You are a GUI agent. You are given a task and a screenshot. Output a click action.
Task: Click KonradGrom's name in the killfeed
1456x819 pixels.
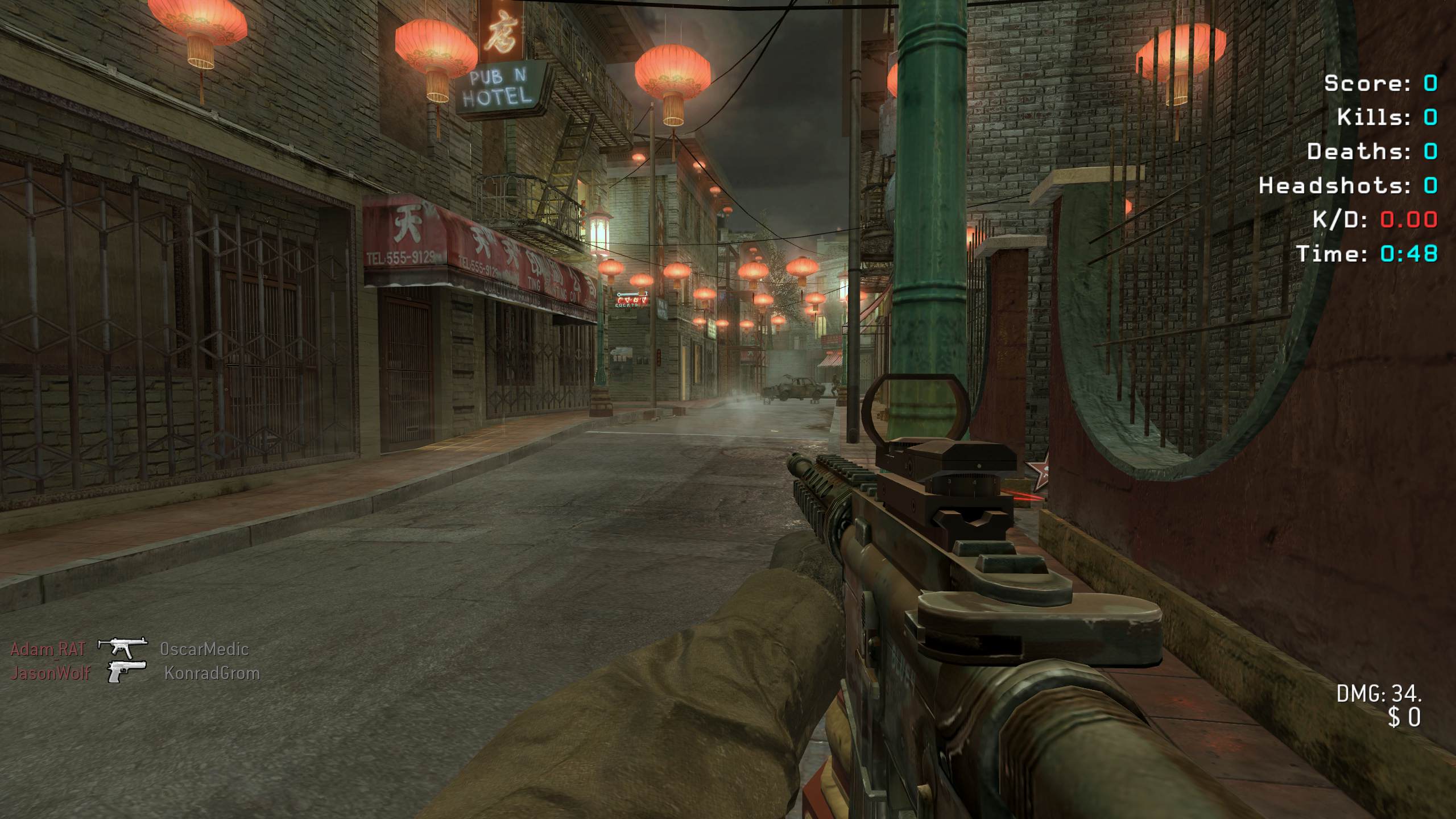[x=212, y=673]
